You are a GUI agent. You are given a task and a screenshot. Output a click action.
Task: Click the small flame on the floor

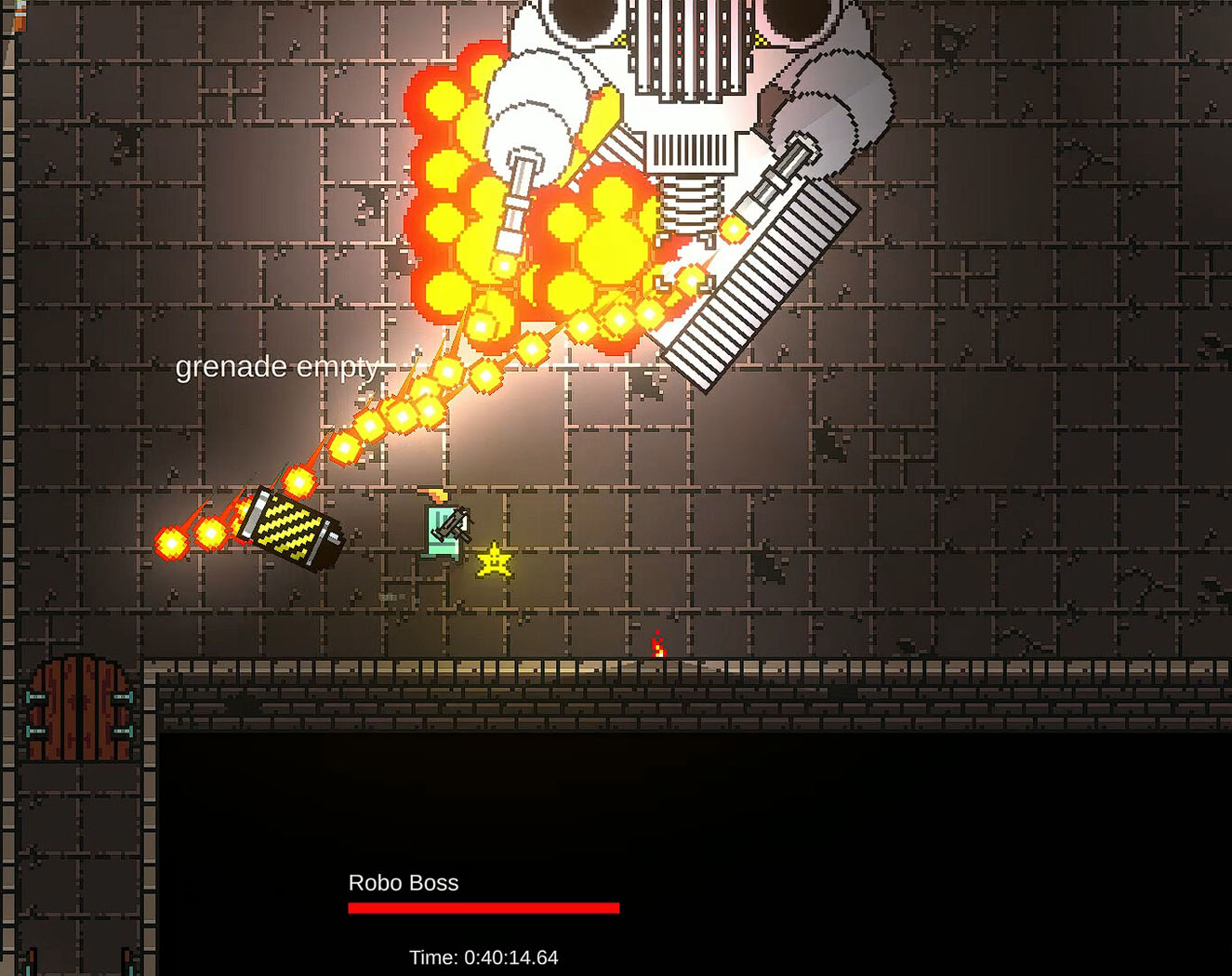pyautogui.click(x=658, y=641)
